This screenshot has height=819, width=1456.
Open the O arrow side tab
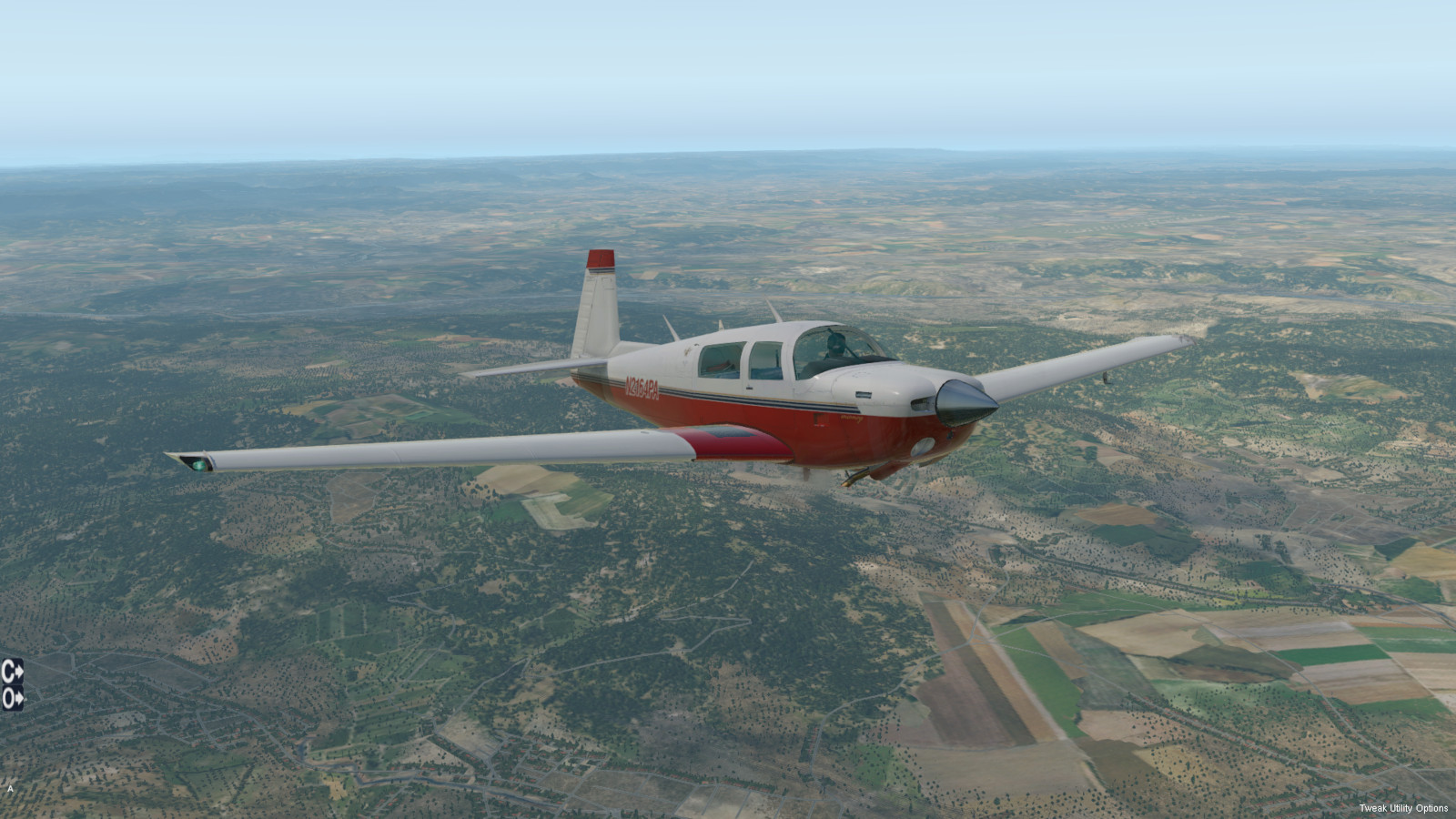[12, 699]
